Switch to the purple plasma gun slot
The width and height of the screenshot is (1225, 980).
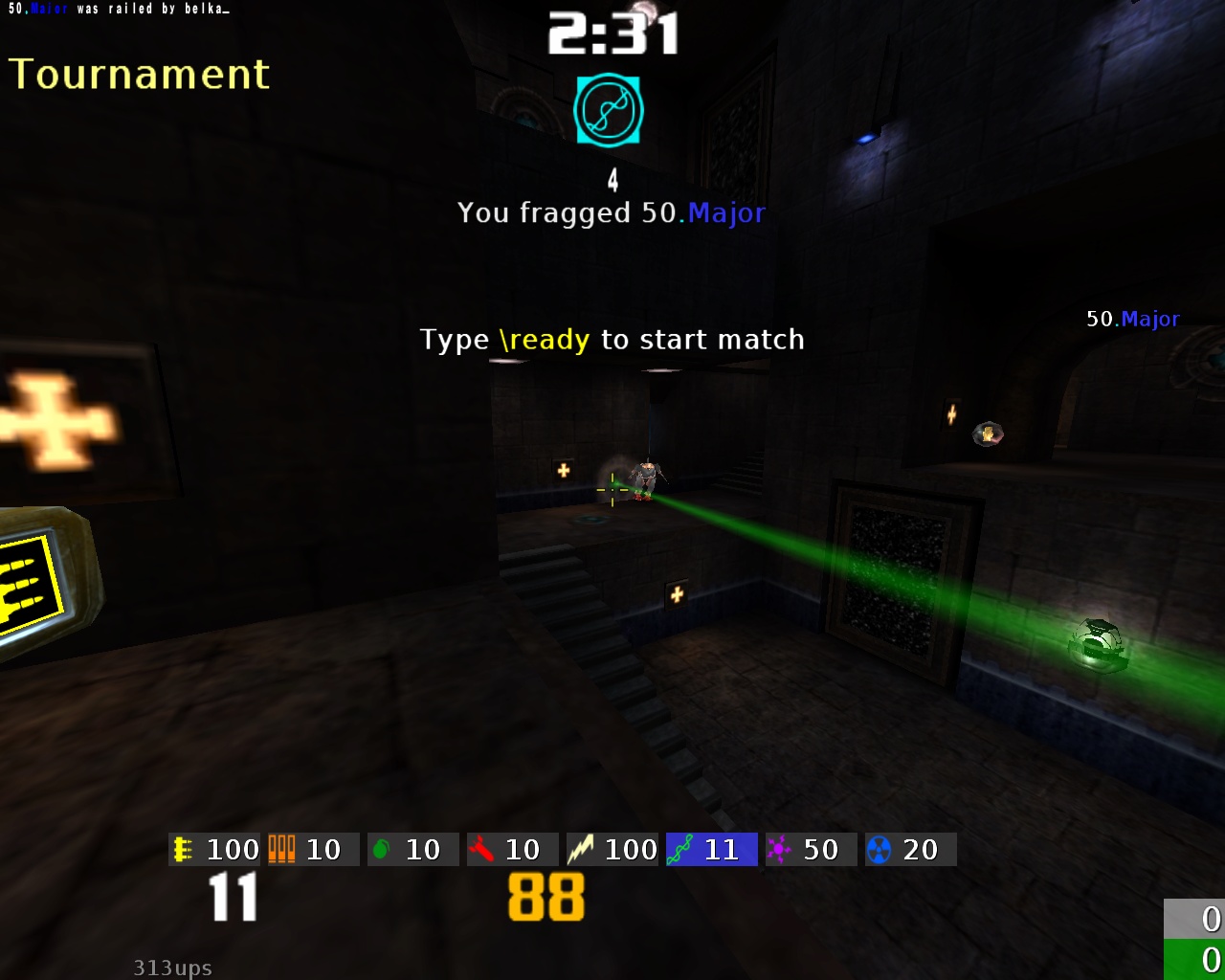[x=811, y=849]
